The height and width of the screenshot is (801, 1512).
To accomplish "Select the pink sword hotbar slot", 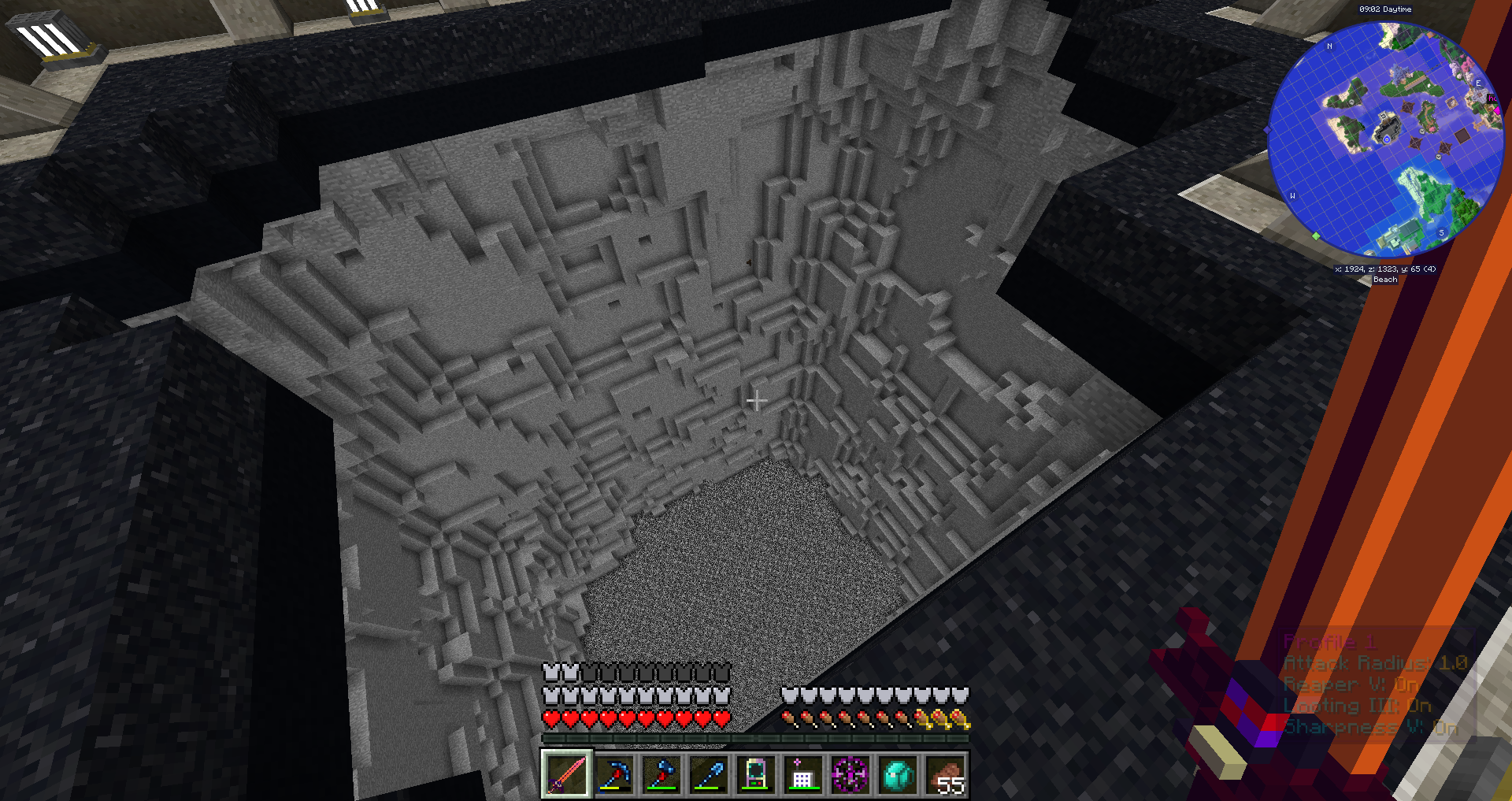I will coord(565,774).
